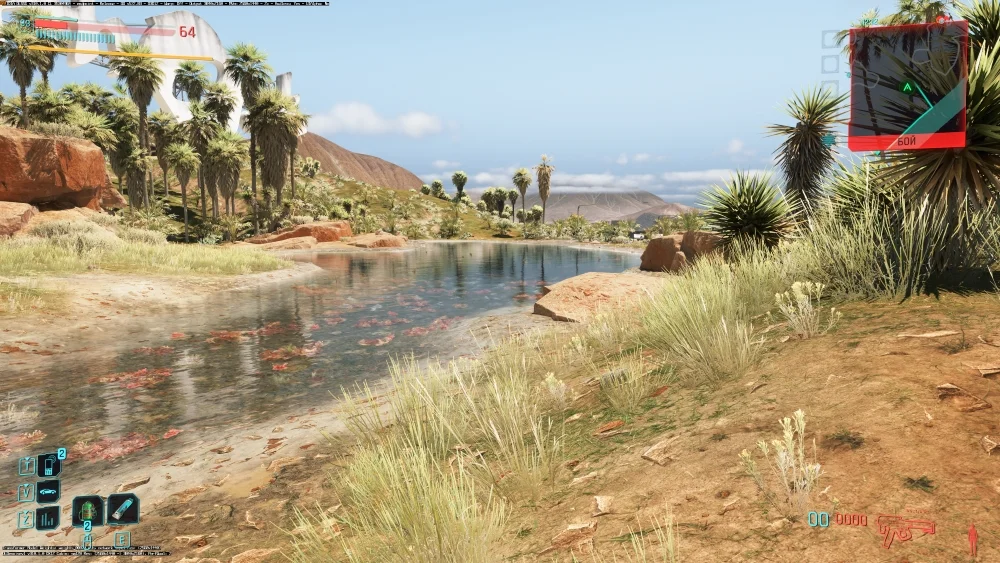Use the blue inhaler consumable slot
The image size is (1000, 563).
pyautogui.click(x=123, y=509)
